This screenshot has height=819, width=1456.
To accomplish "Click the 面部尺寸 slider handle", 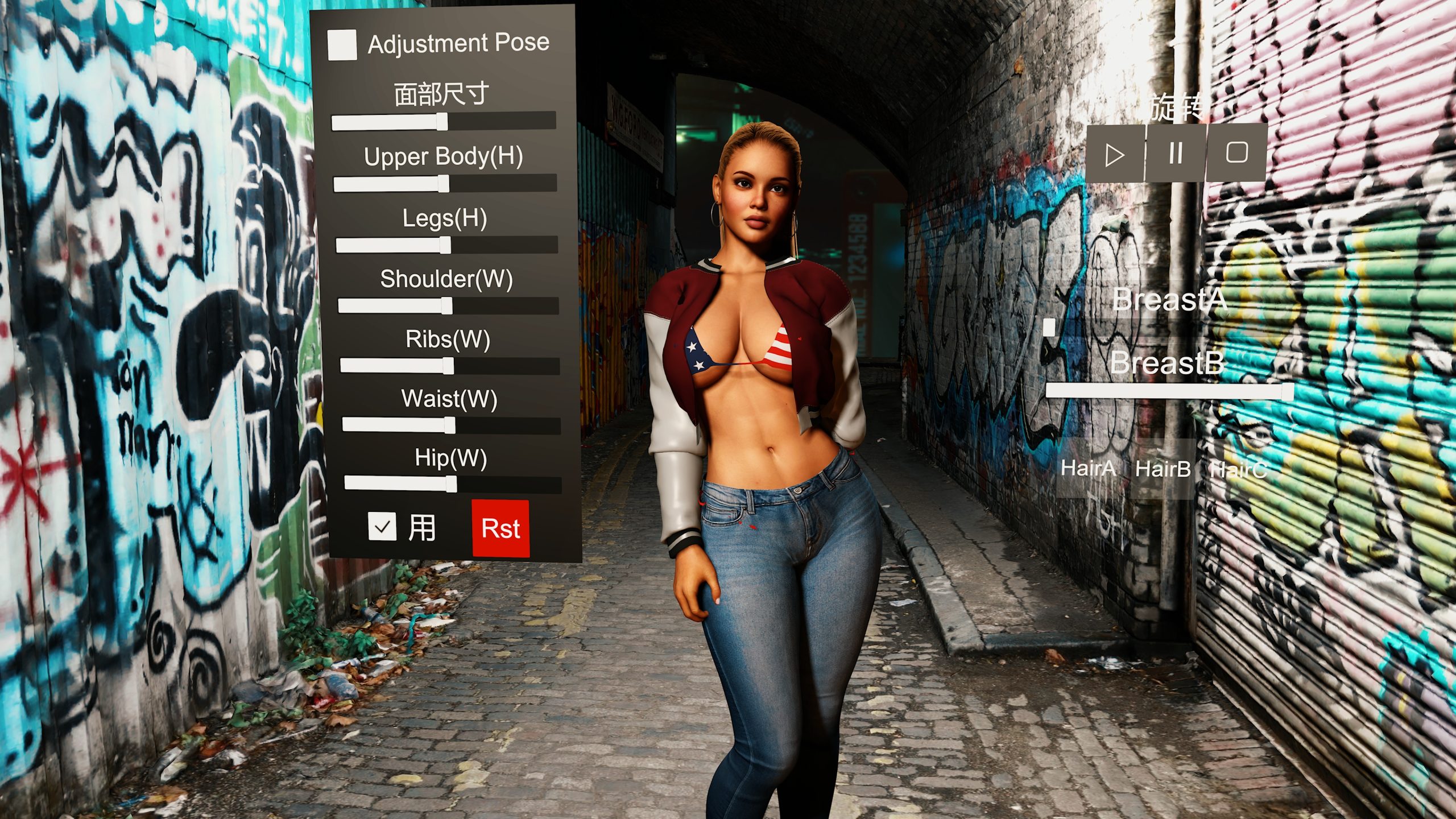I will 442,122.
